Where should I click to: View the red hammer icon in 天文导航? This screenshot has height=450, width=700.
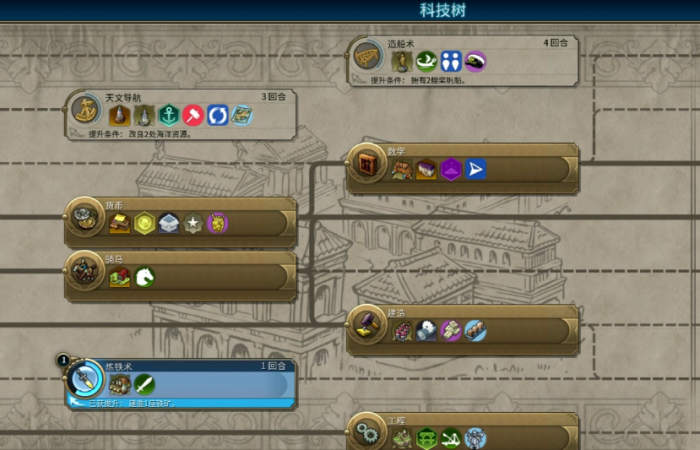193,115
